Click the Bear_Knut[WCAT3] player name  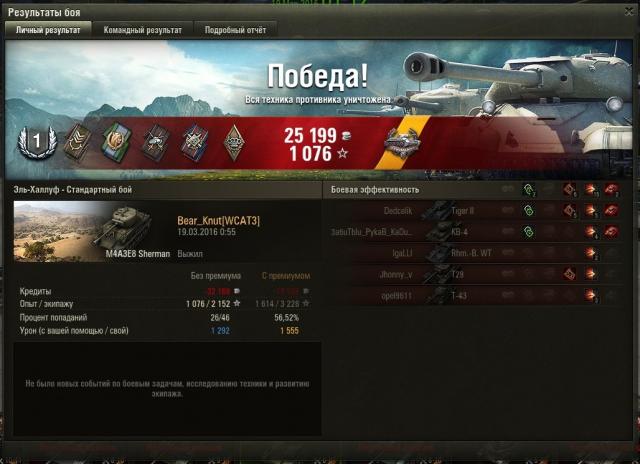(x=218, y=220)
